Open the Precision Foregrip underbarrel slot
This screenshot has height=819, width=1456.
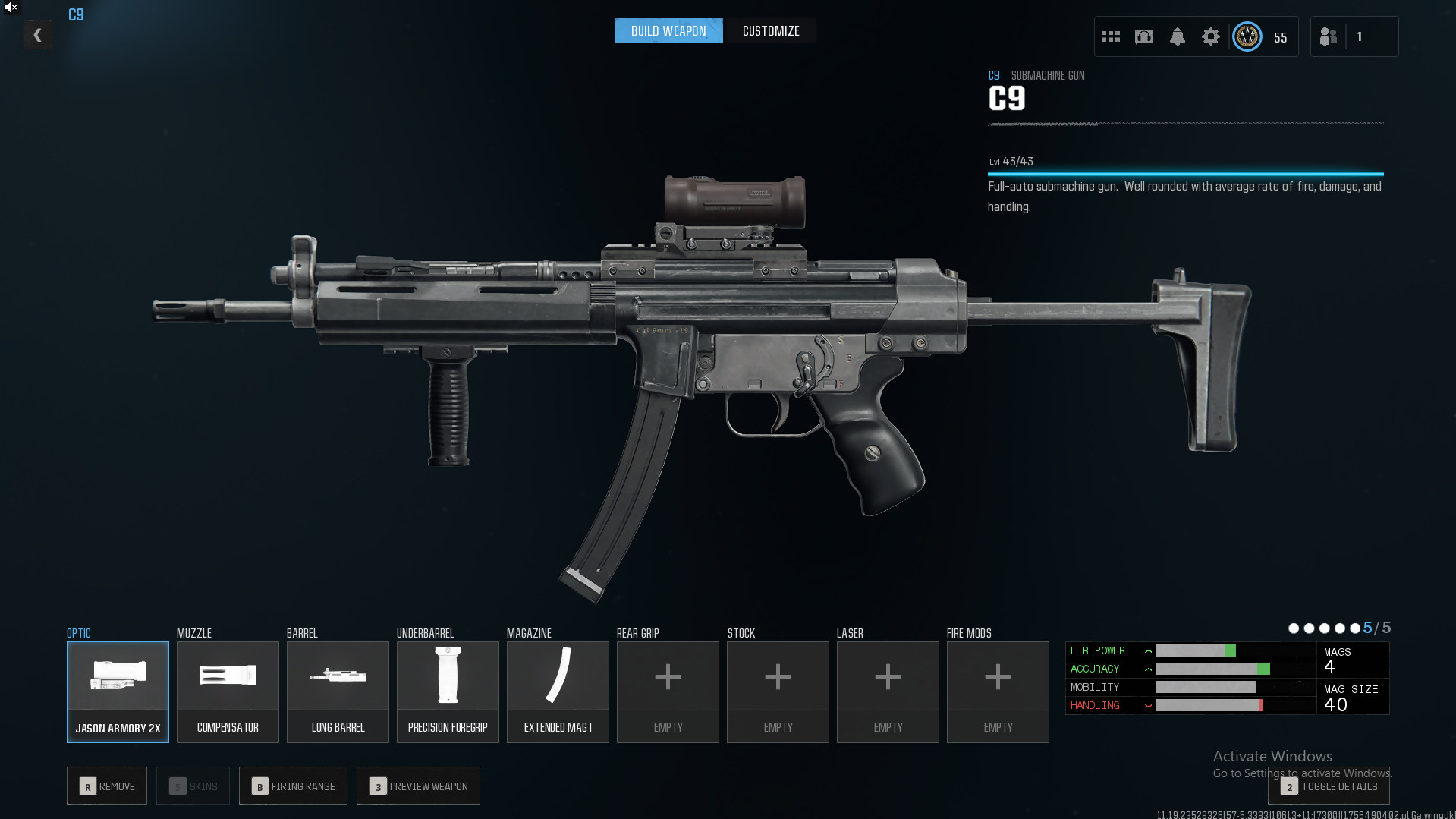click(x=448, y=691)
